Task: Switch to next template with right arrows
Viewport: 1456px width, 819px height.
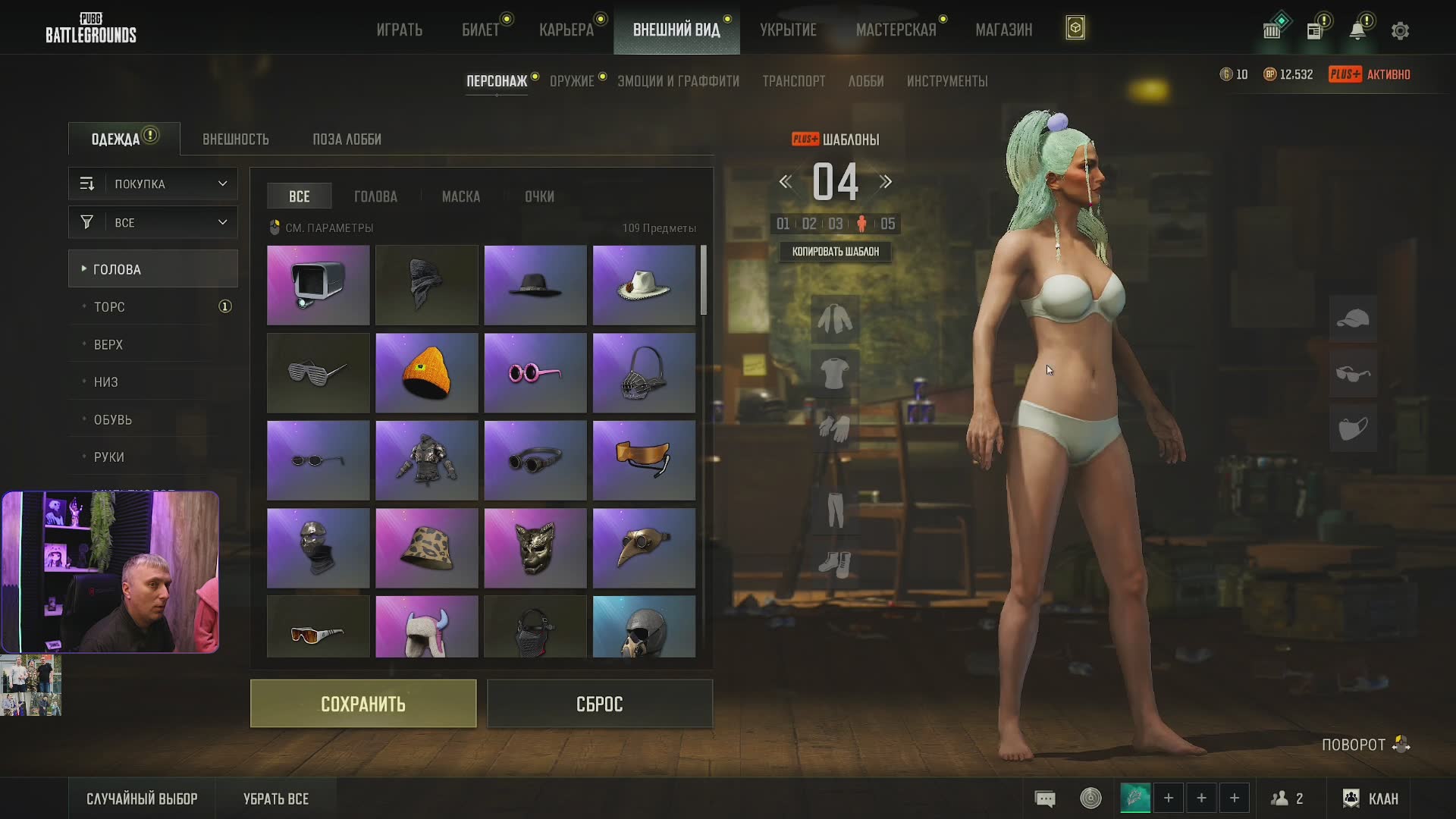Action: 886,182
